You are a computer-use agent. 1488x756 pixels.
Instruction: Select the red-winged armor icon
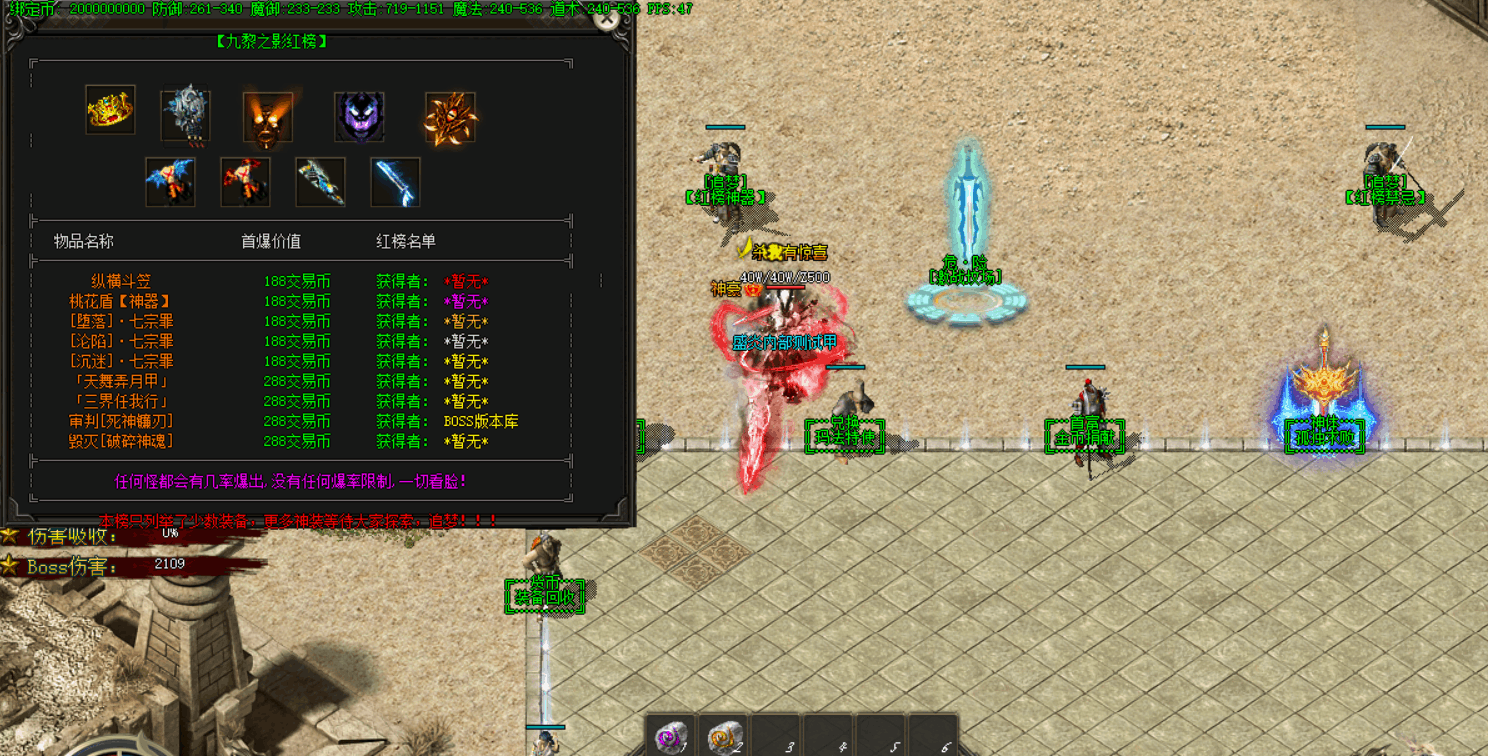coord(245,182)
